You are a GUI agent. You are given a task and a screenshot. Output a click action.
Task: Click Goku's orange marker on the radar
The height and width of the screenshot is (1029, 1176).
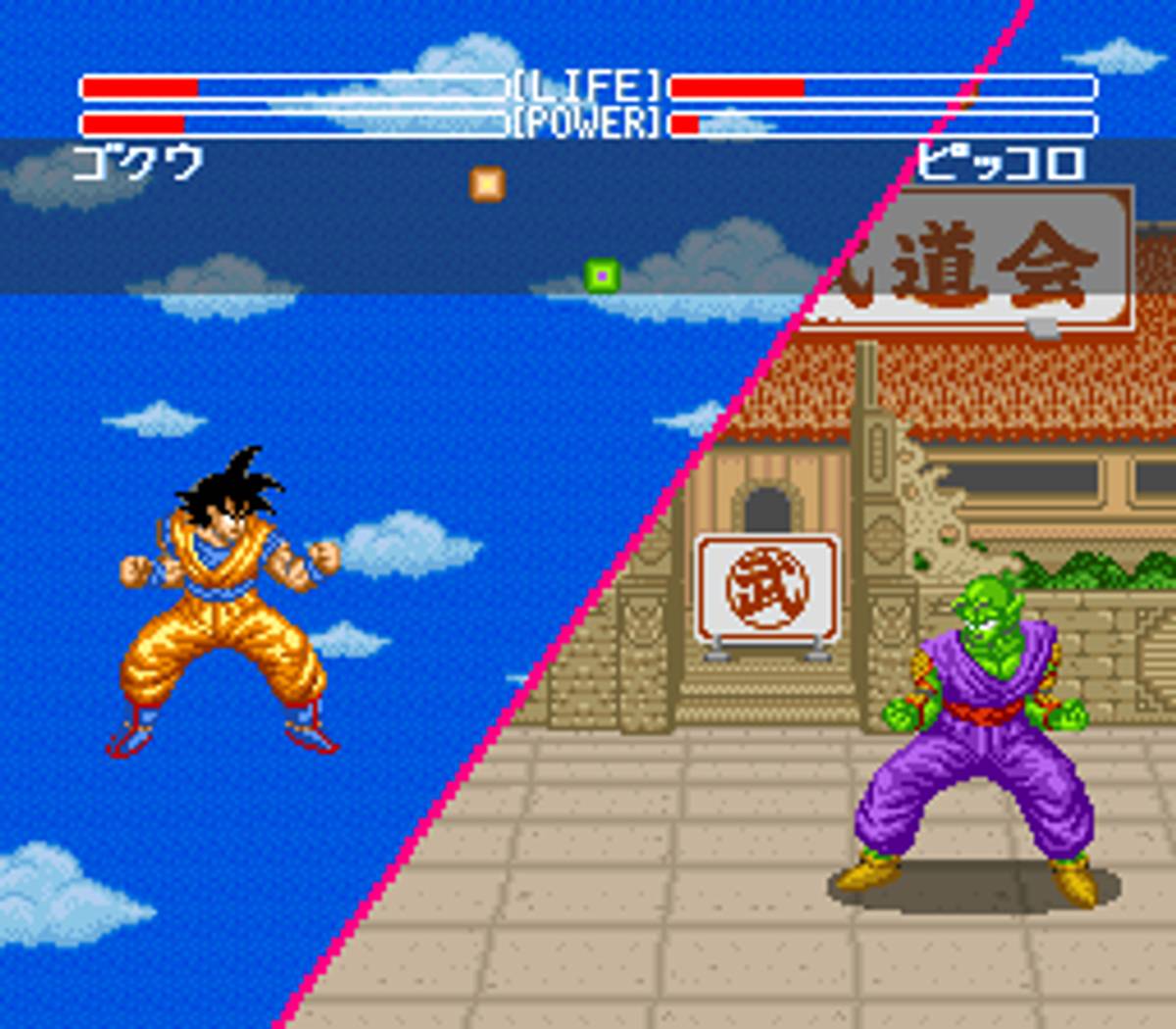point(487,184)
